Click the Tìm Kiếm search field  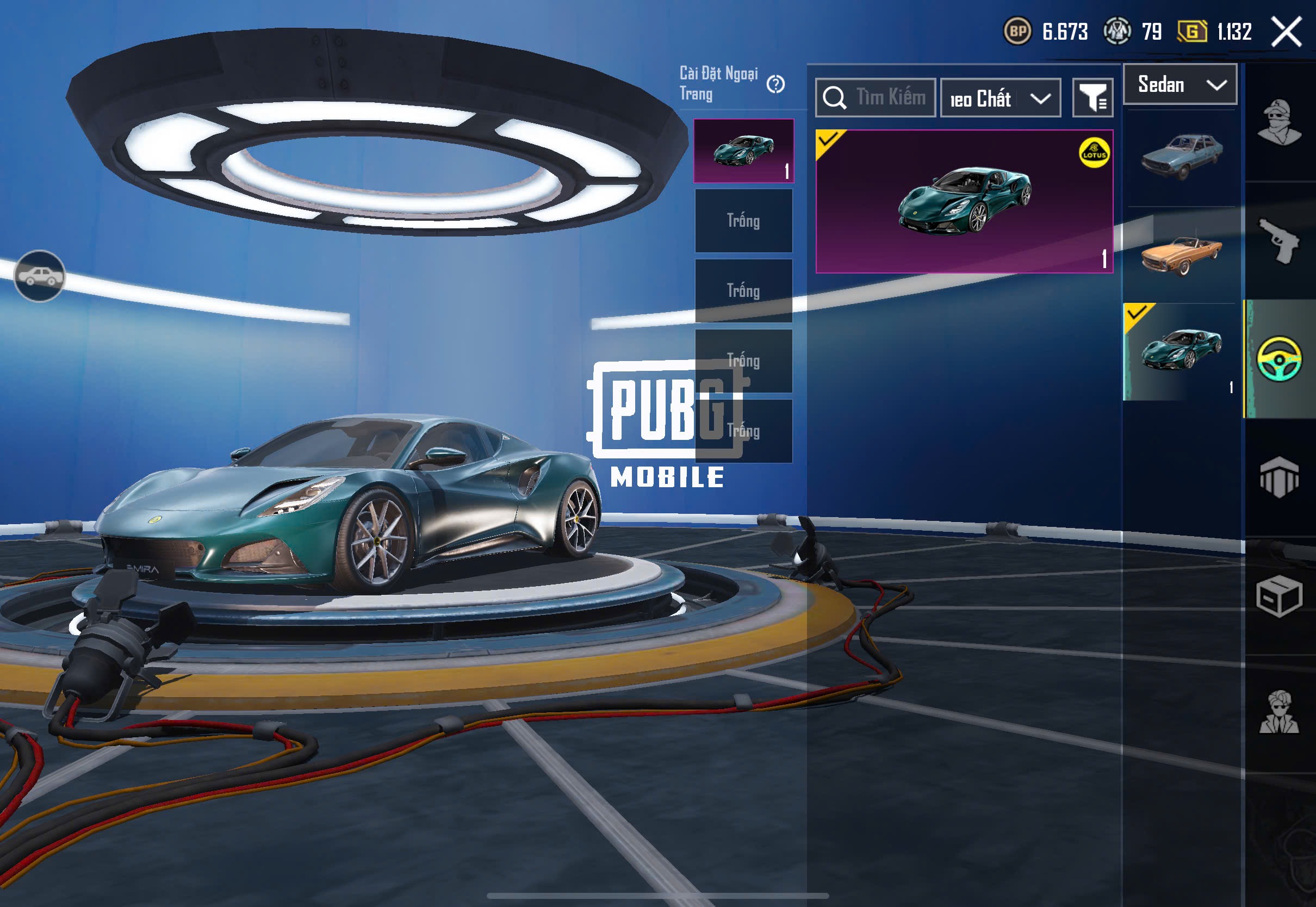pos(876,98)
